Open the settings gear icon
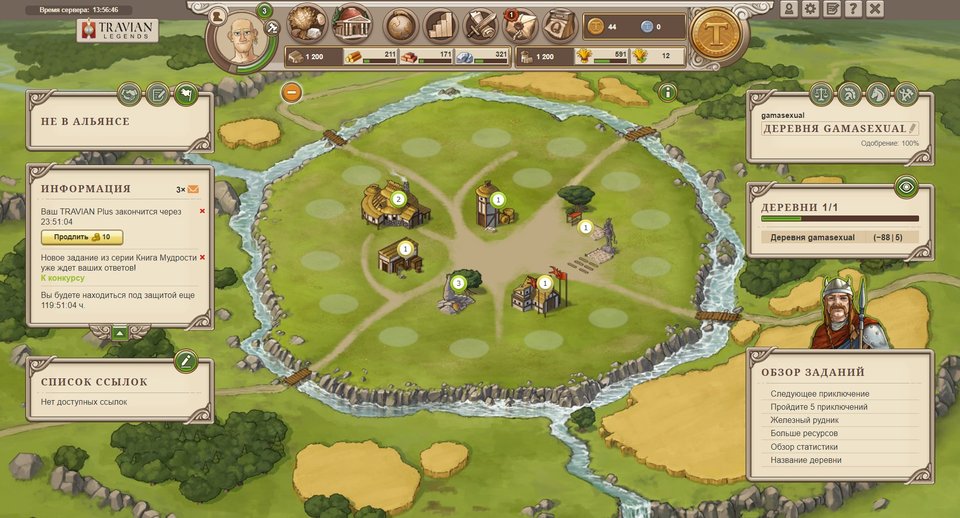960x518 pixels. [x=810, y=9]
